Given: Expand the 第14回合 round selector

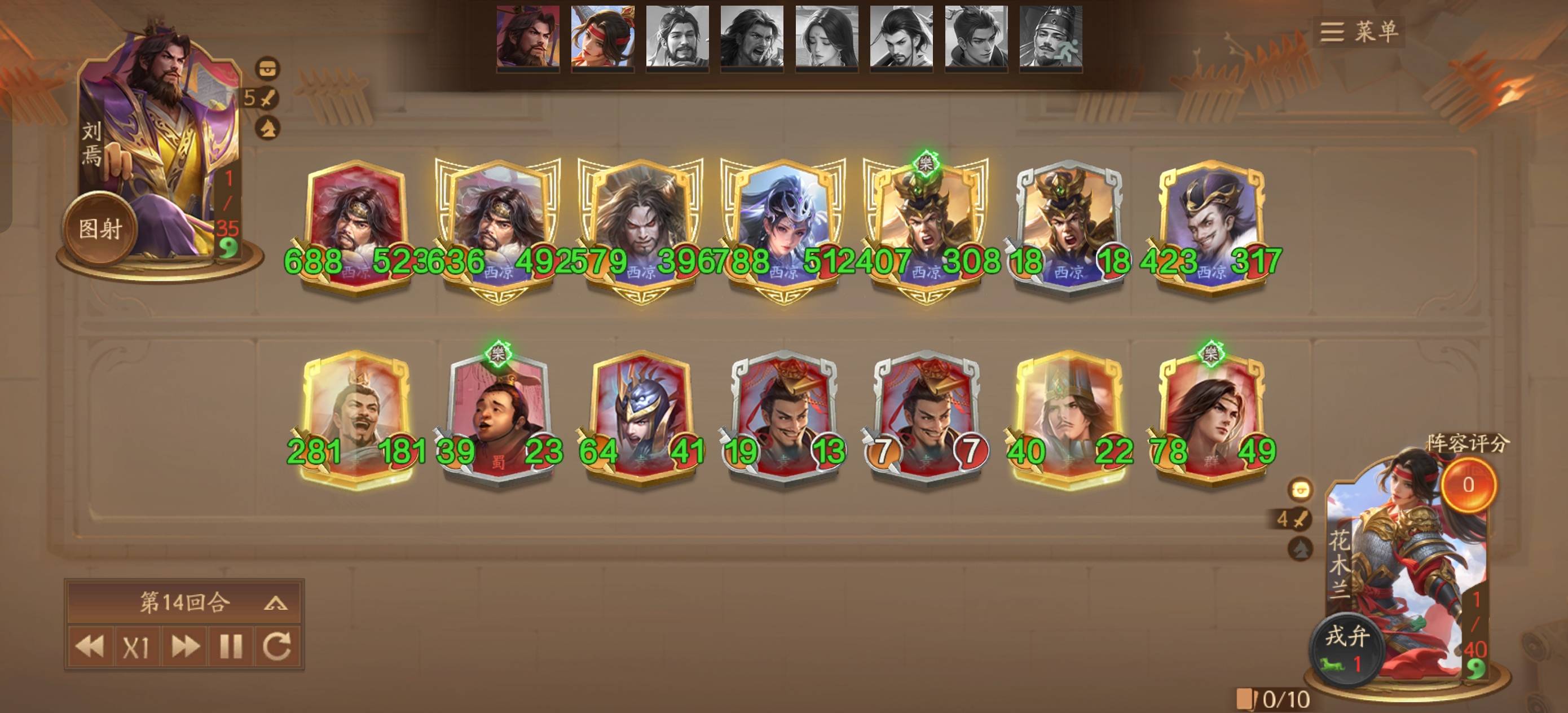Looking at the screenshot, I should click(x=276, y=604).
